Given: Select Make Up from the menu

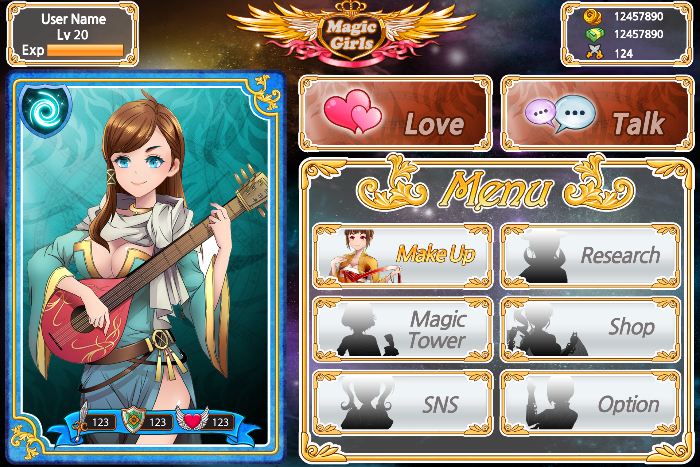Looking at the screenshot, I should pyautogui.click(x=402, y=255).
